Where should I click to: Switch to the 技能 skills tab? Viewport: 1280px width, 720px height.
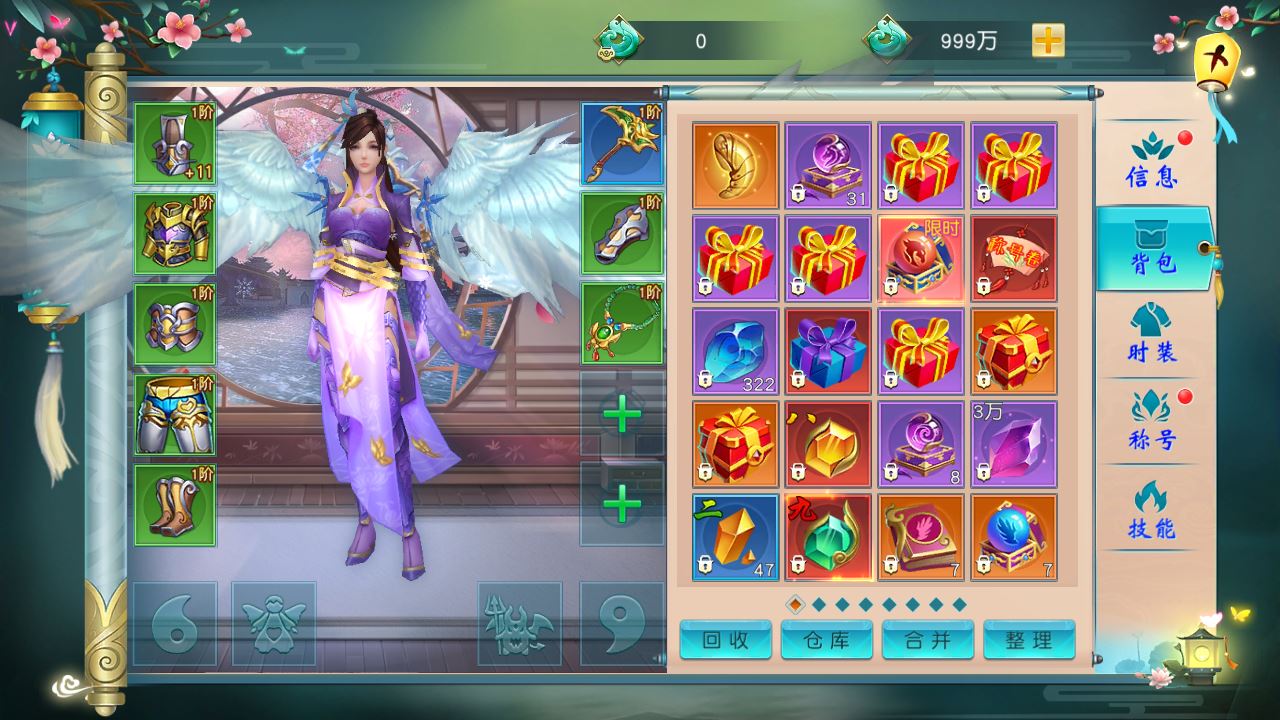coord(1152,510)
